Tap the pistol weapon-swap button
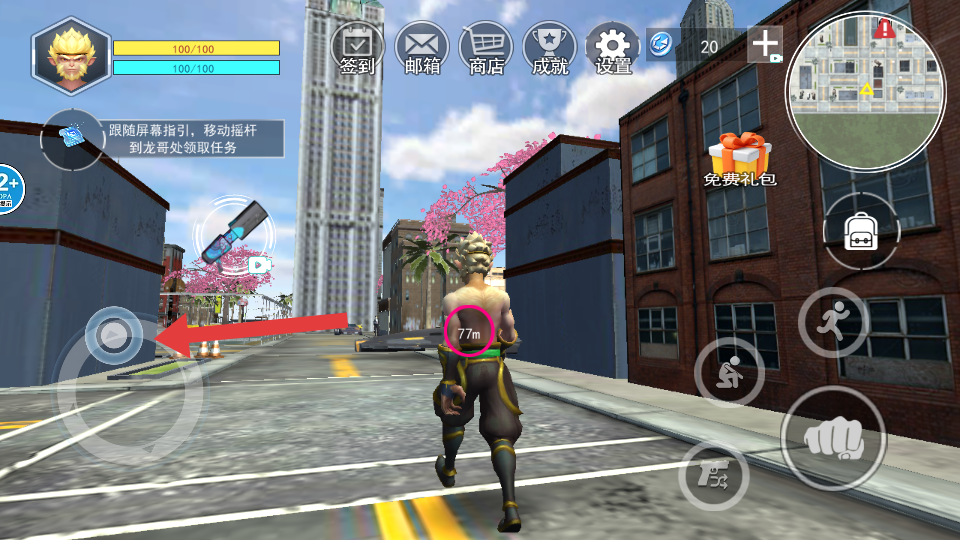This screenshot has height=540, width=960. pos(713,476)
